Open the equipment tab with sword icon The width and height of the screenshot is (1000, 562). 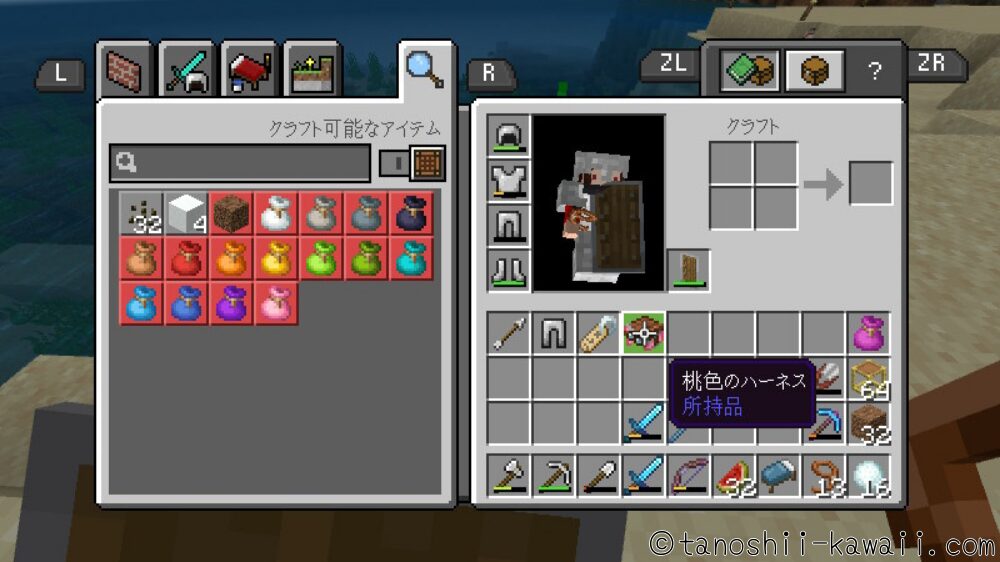pyautogui.click(x=187, y=71)
